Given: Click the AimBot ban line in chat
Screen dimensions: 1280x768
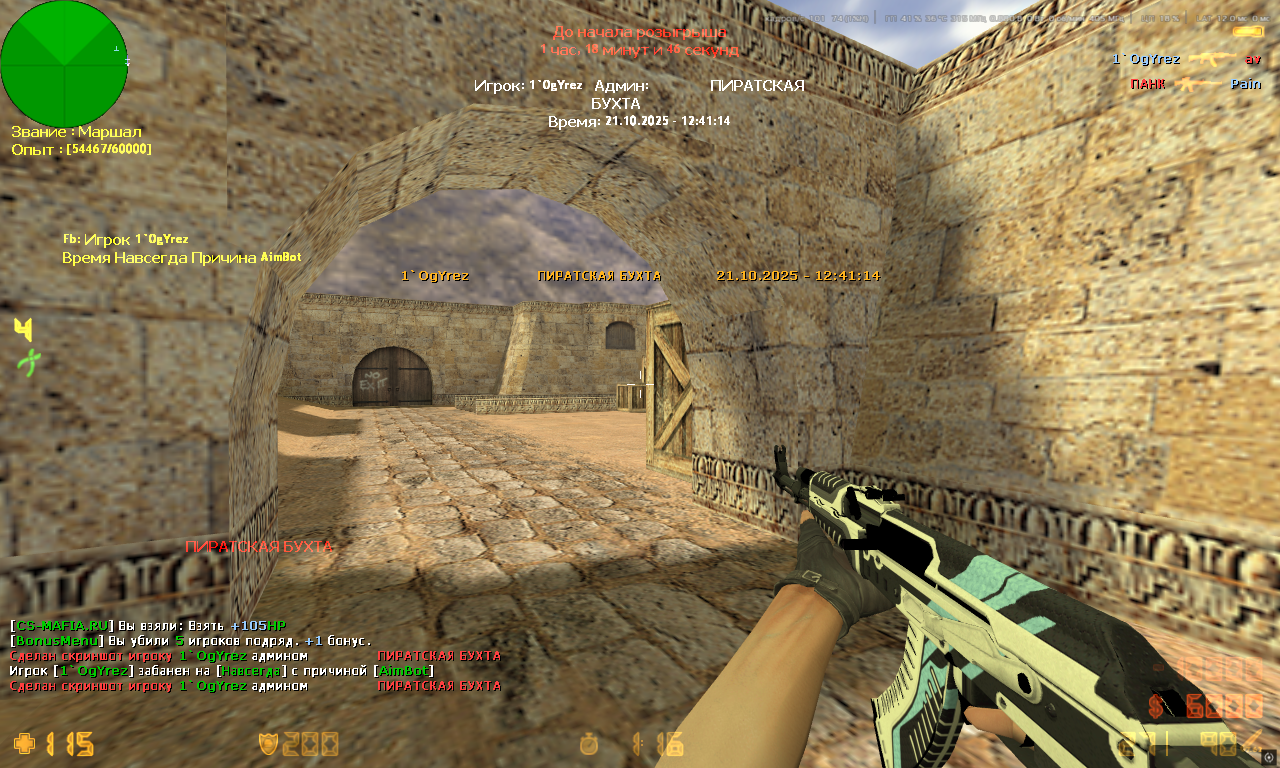Looking at the screenshot, I should tap(221, 670).
